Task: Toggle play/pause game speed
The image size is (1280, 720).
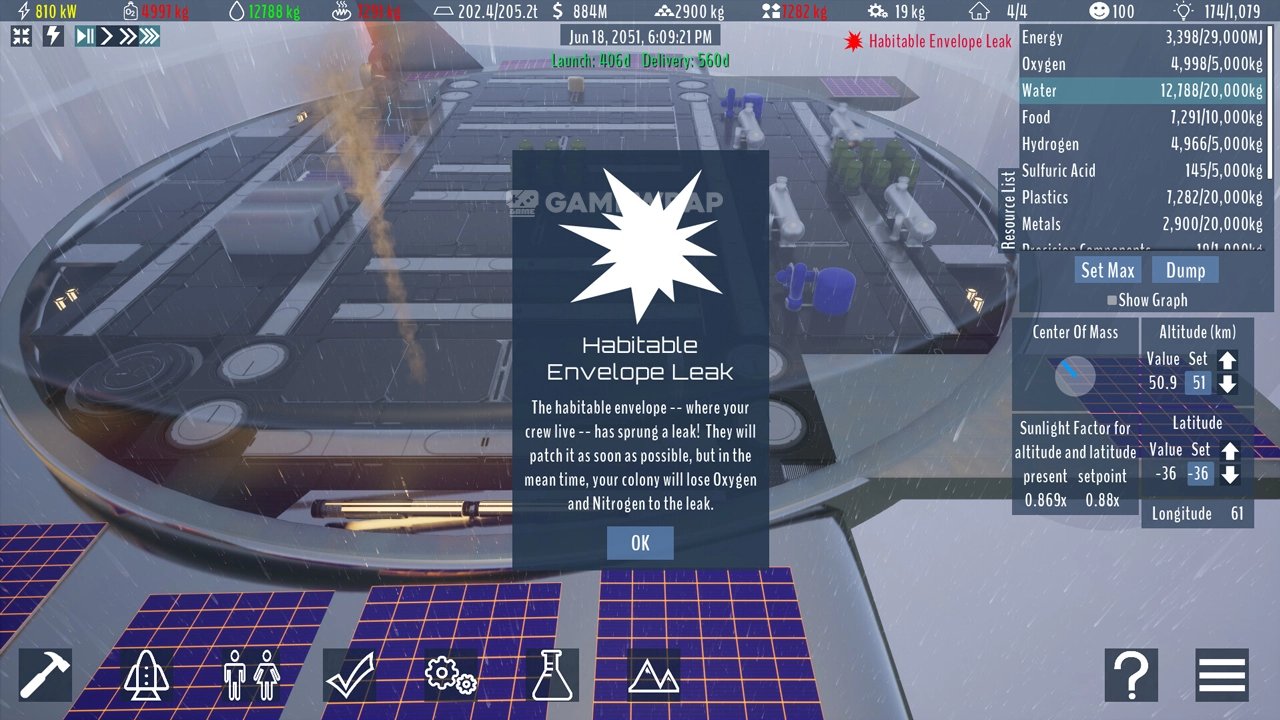Action: pyautogui.click(x=85, y=37)
